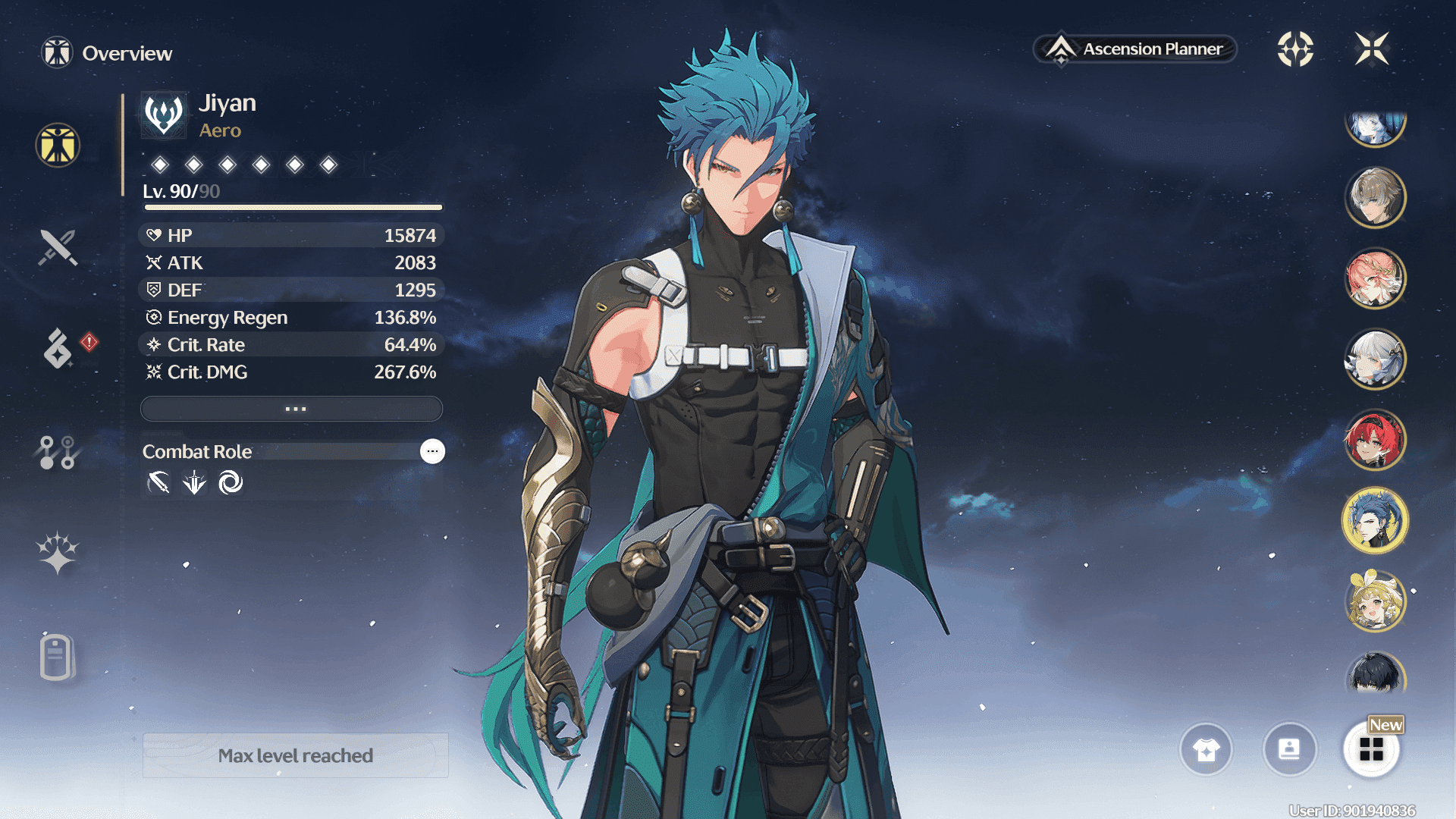Open the Ascension Planner

(x=1135, y=49)
